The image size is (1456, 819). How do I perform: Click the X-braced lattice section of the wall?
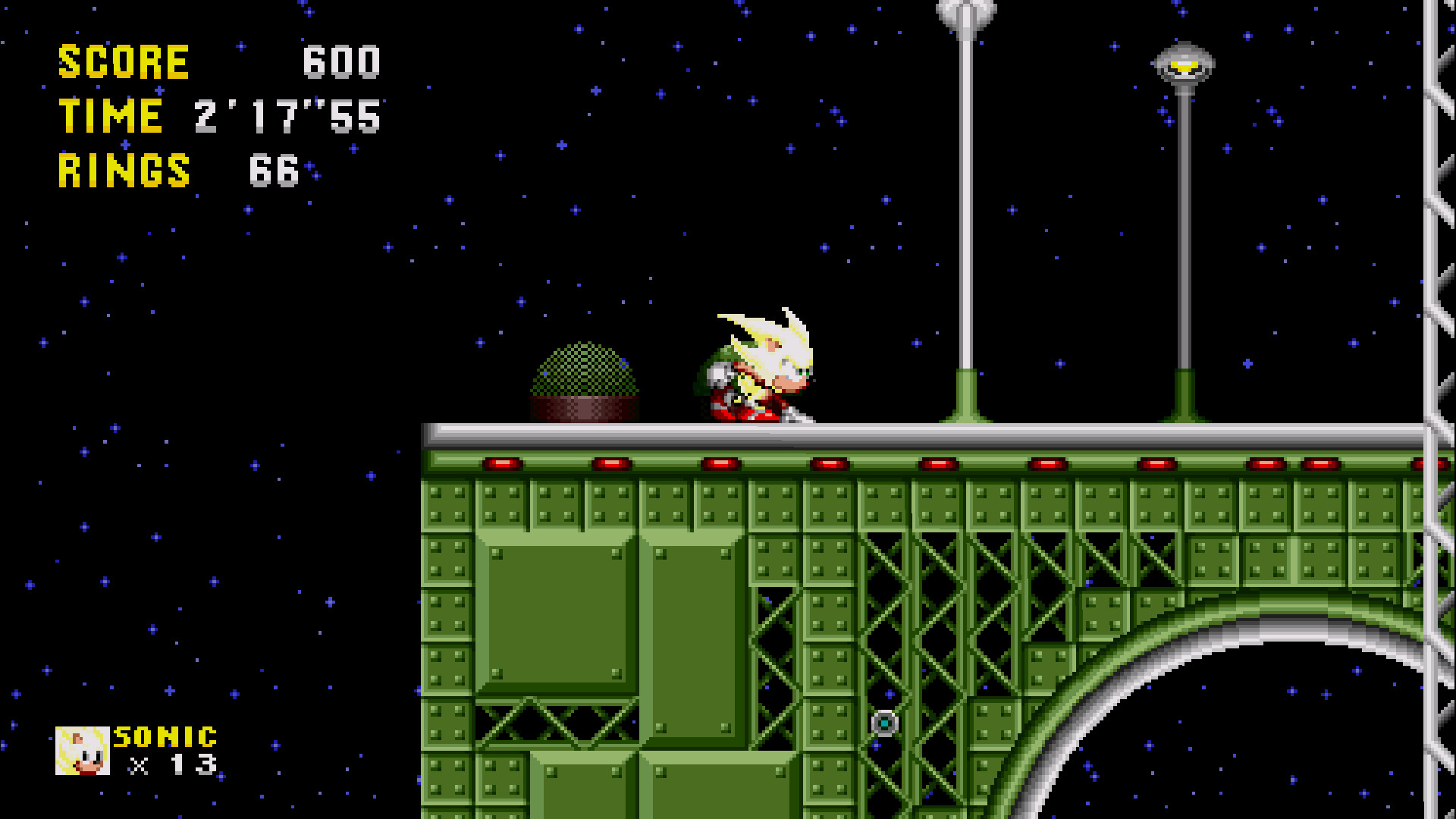(940, 607)
